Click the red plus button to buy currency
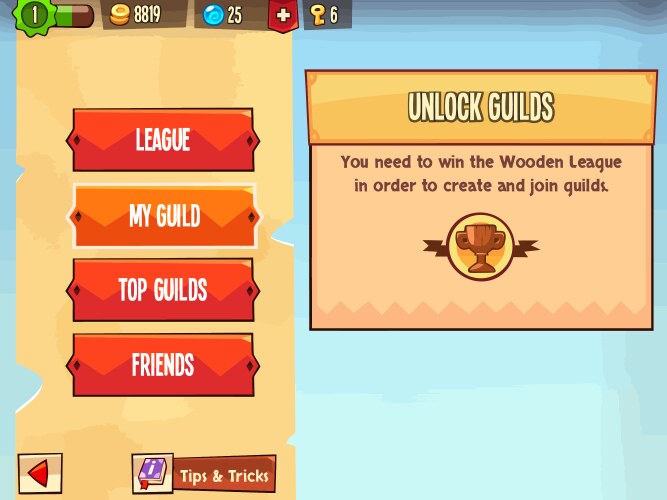Viewport: 667px width, 500px height. (x=282, y=15)
